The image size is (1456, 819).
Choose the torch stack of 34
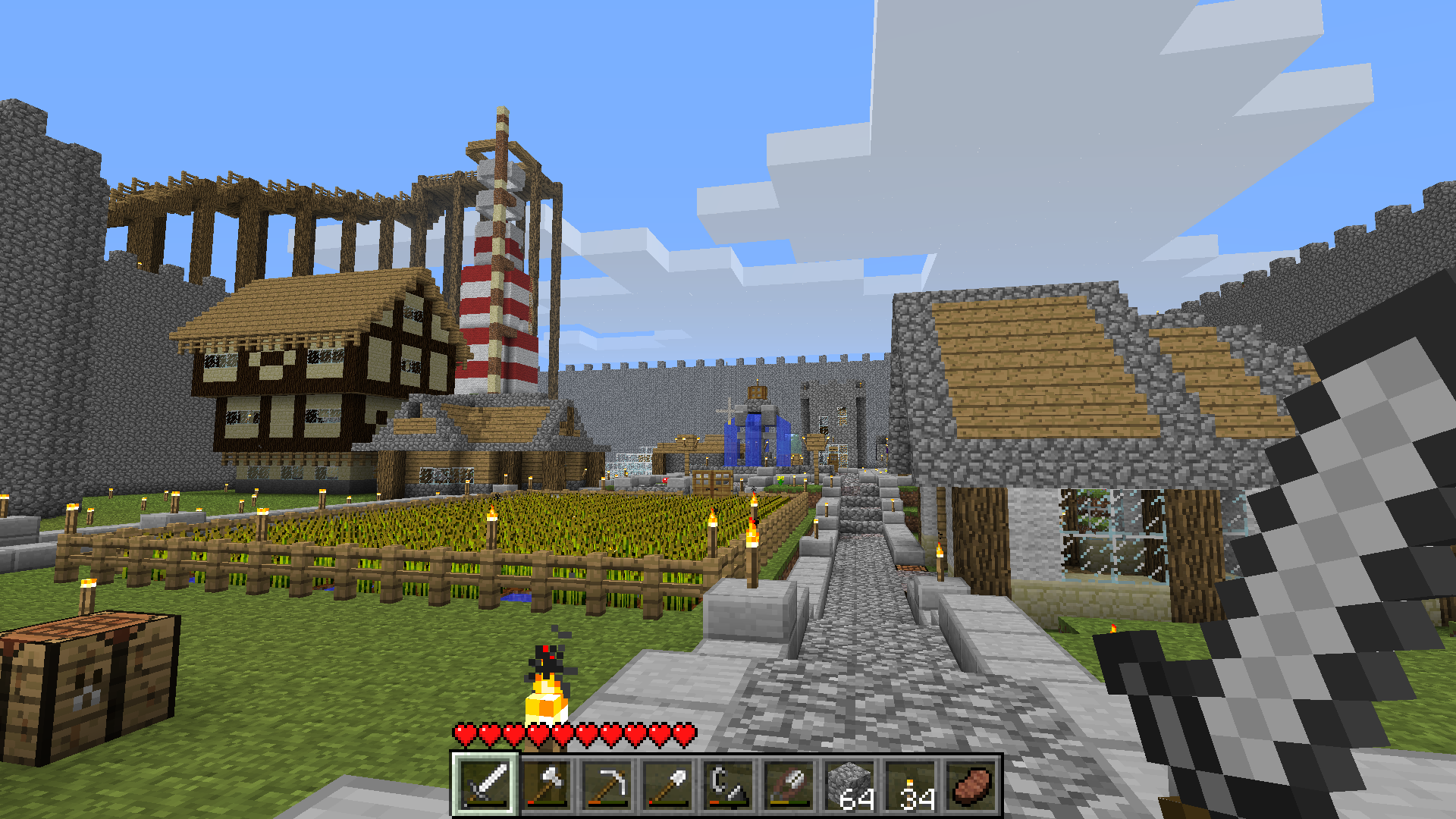click(x=910, y=785)
